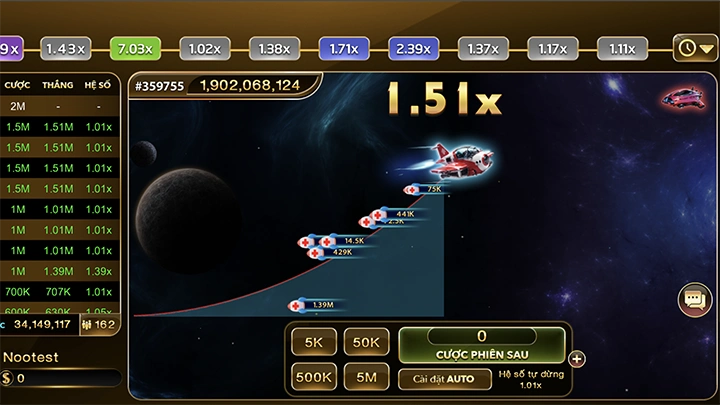The height and width of the screenshot is (405, 720).
Task: Select the 2.39x history result
Action: click(x=413, y=48)
